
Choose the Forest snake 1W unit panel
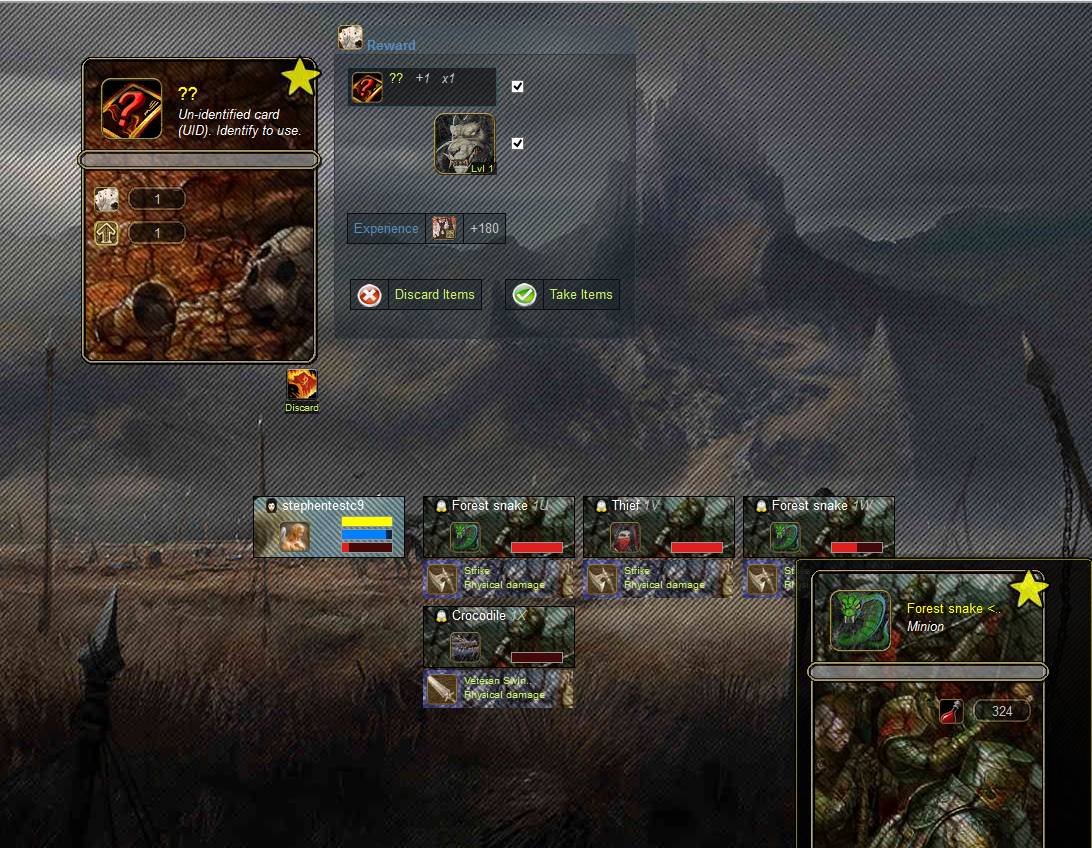click(819, 527)
